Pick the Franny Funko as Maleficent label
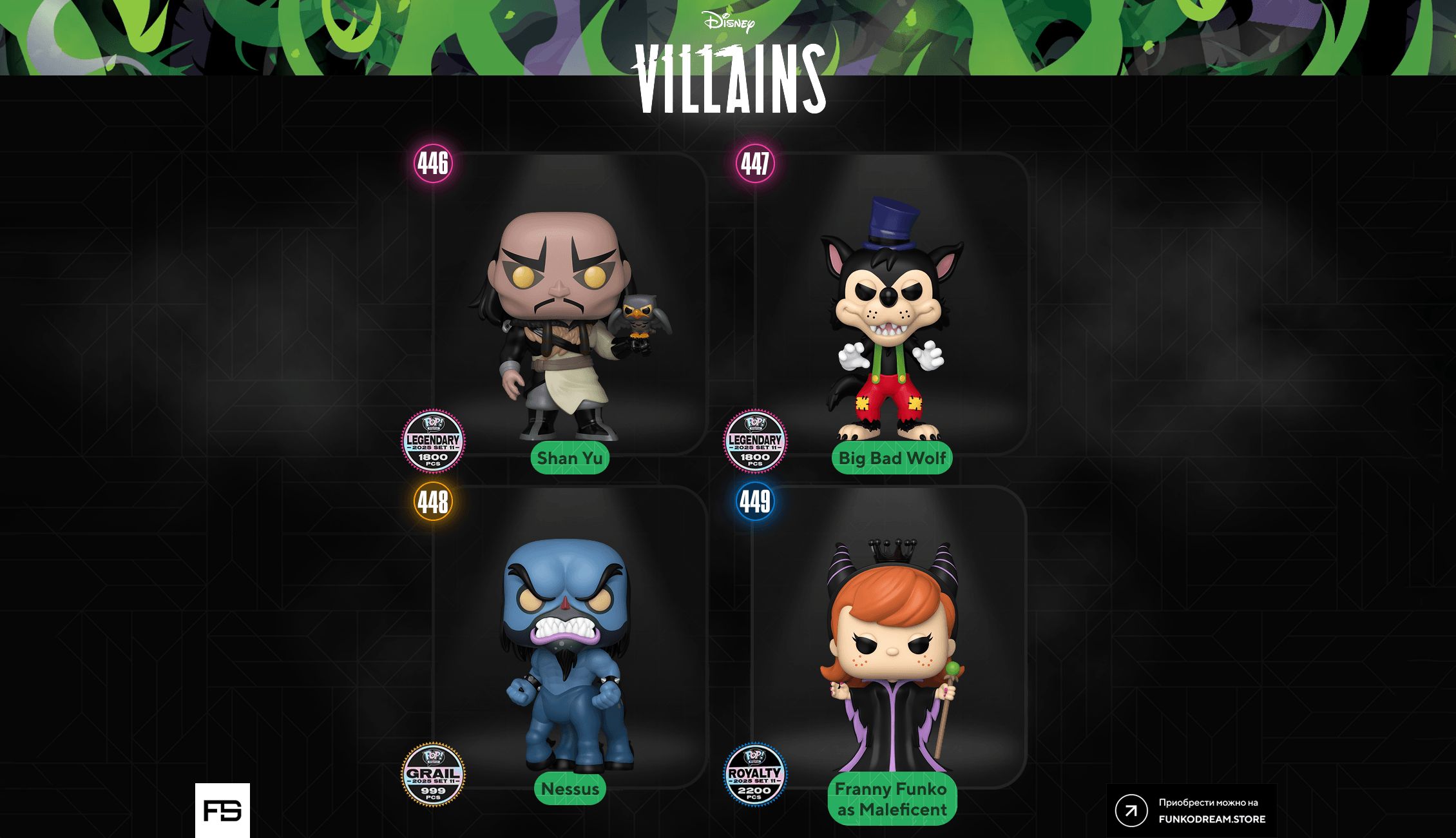The width and height of the screenshot is (1456, 838). pos(892,799)
